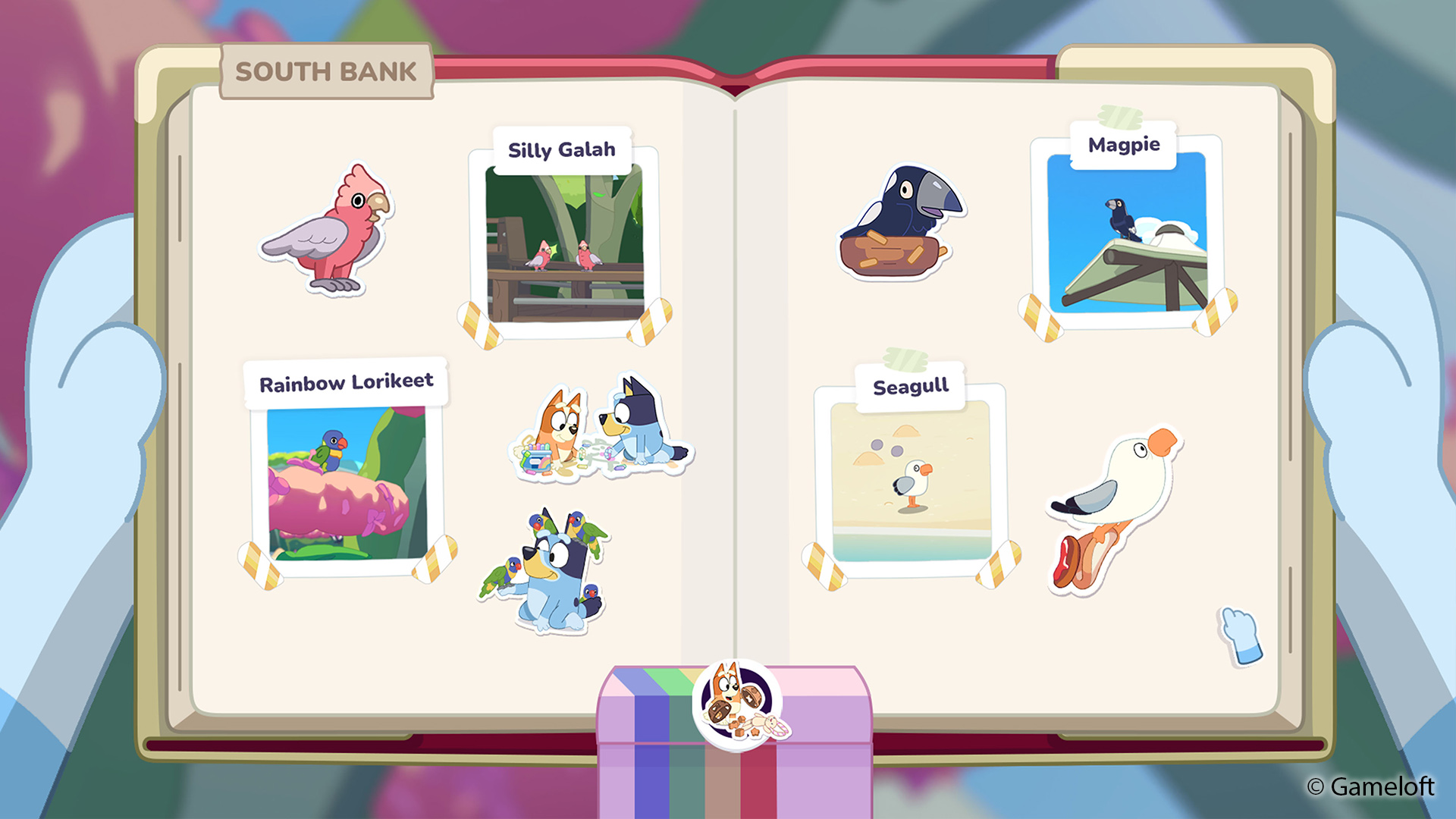Open the Silly Galah photo
This screenshot has height=819, width=1456.
click(x=564, y=244)
